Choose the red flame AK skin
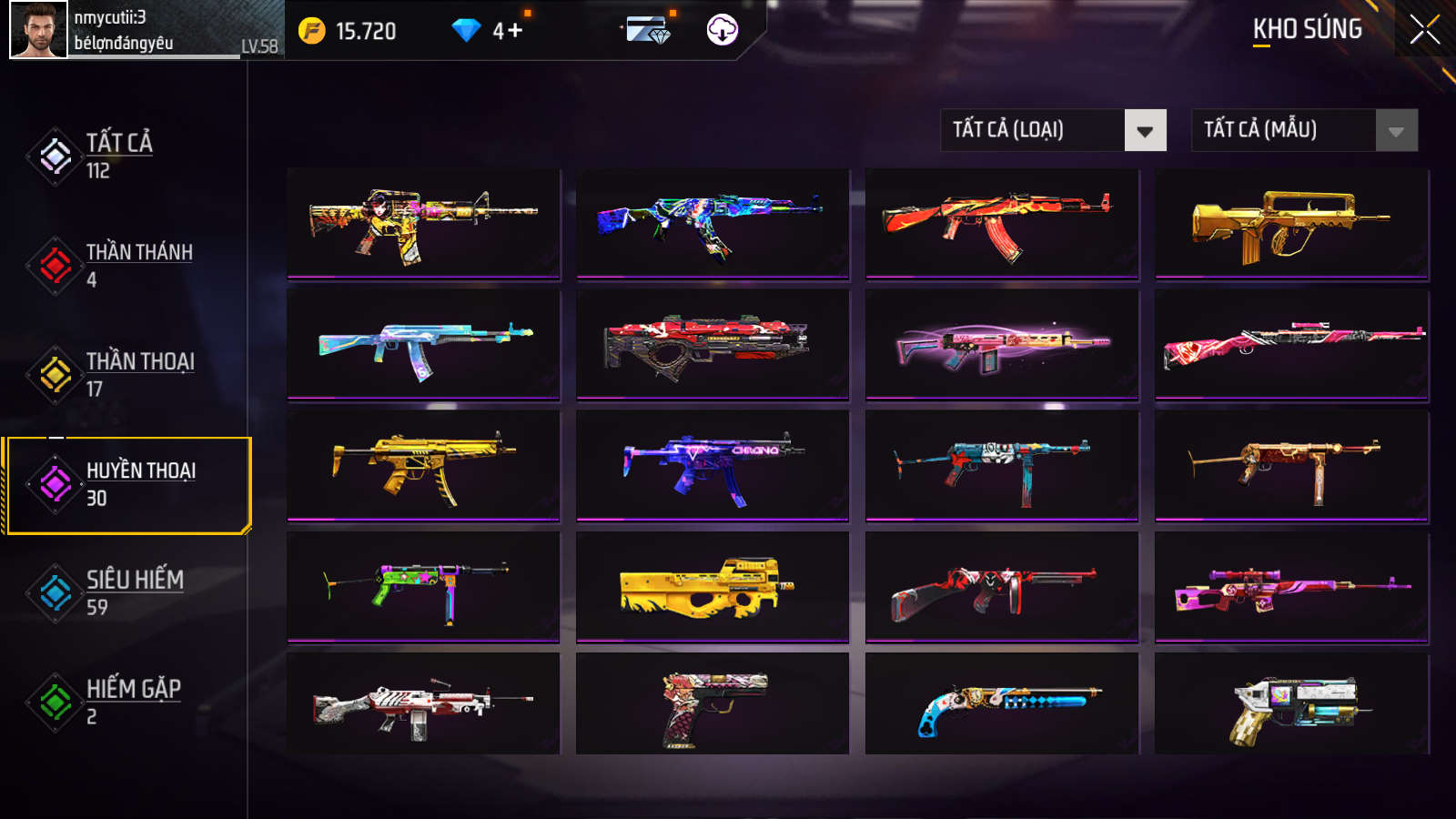The height and width of the screenshot is (819, 1456). point(1001,224)
